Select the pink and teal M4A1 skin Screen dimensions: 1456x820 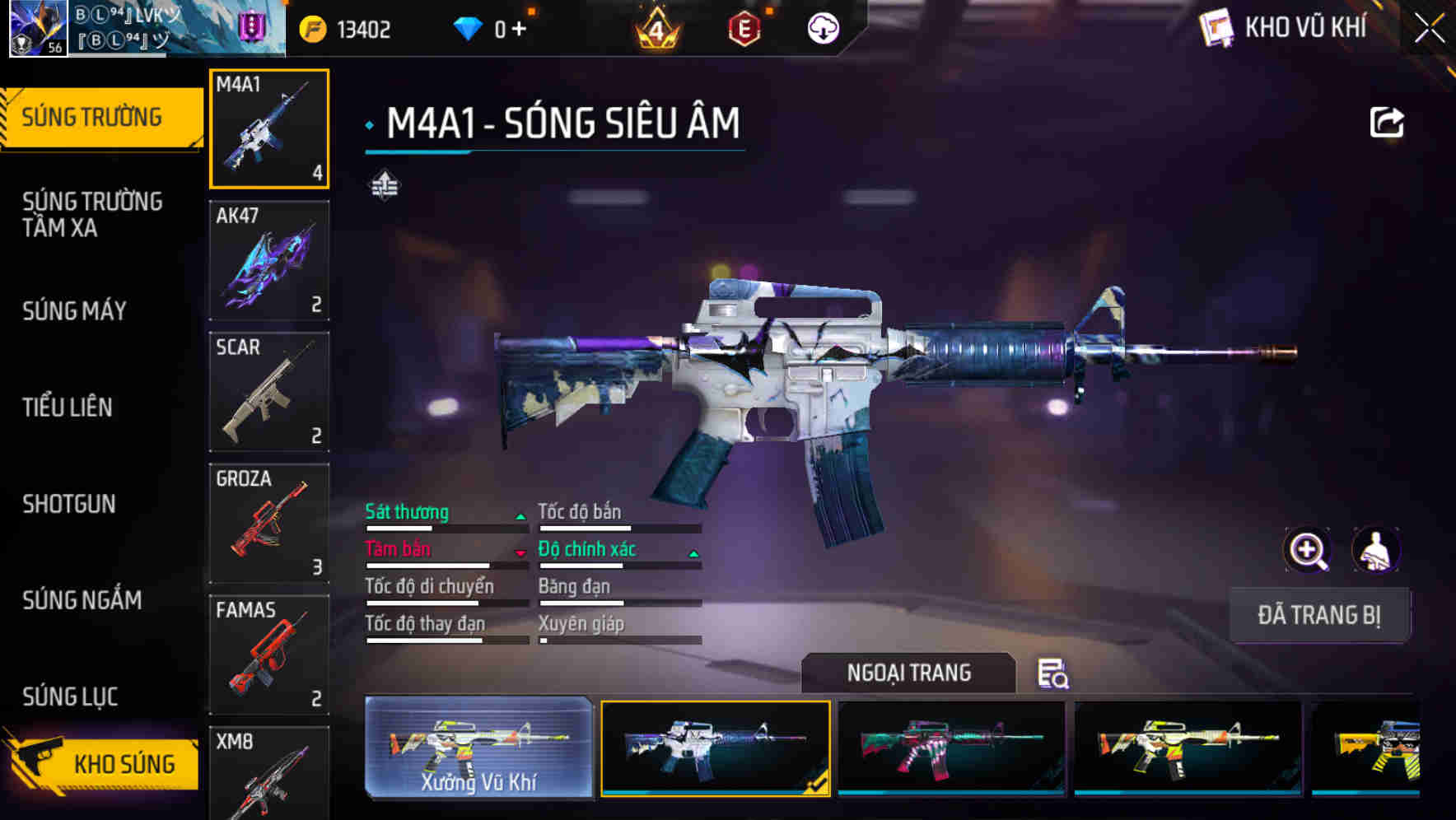(x=951, y=748)
